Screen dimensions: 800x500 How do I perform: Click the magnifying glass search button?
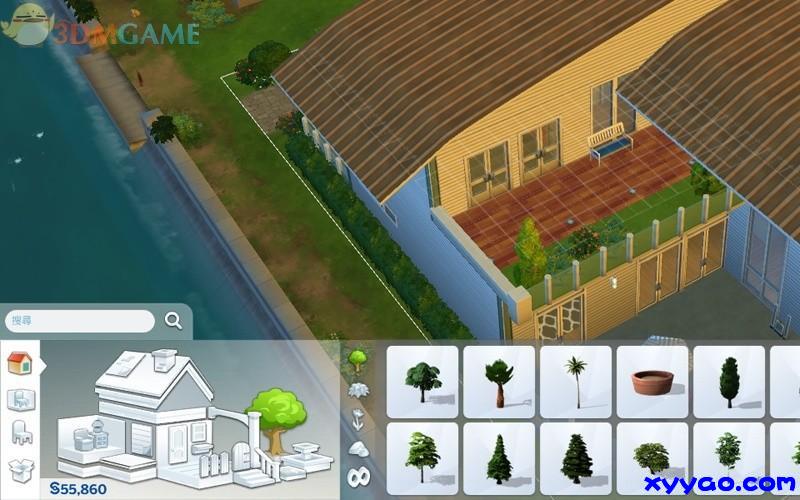click(173, 321)
